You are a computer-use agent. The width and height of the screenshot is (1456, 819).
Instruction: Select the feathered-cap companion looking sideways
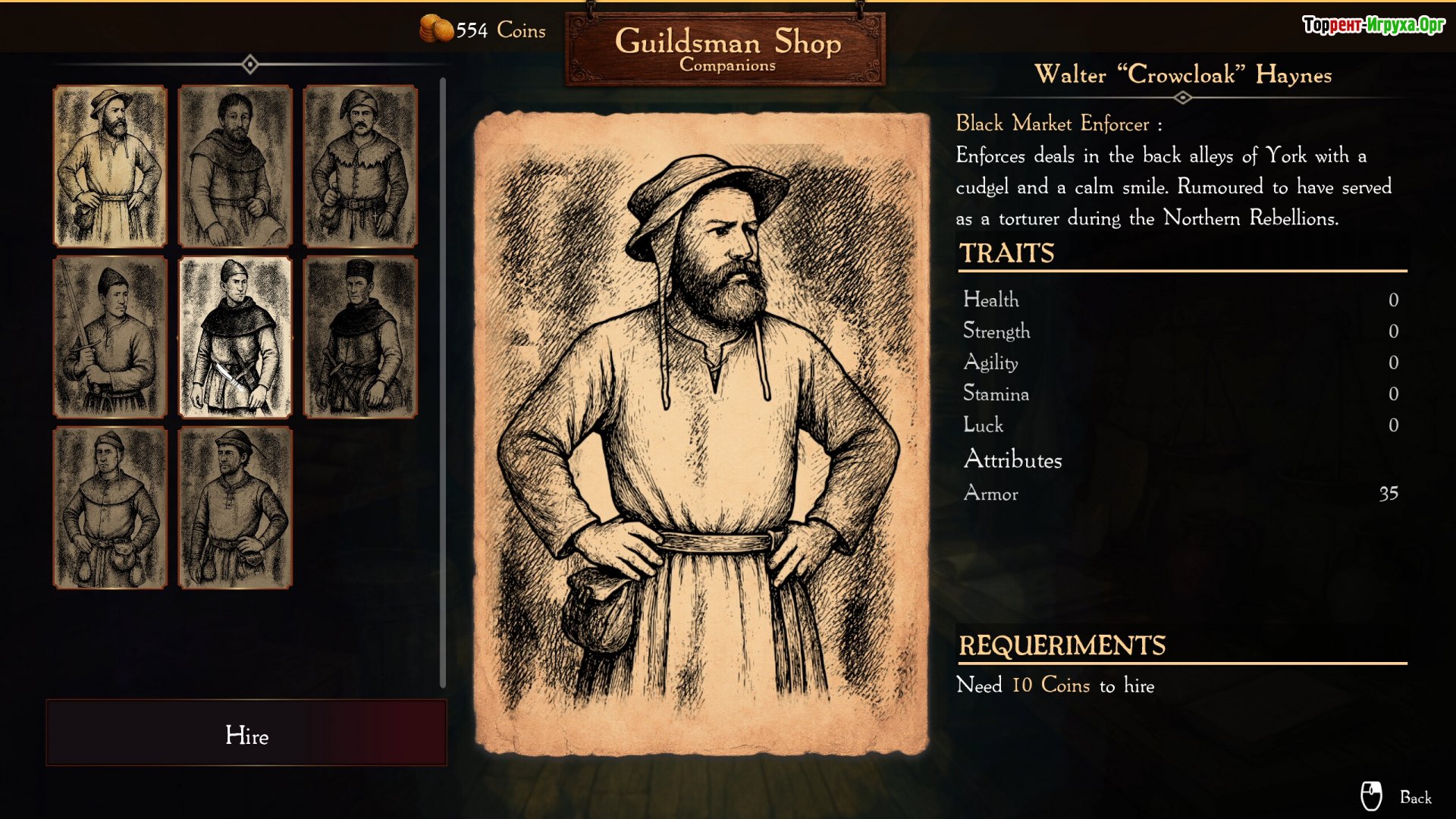[235, 507]
